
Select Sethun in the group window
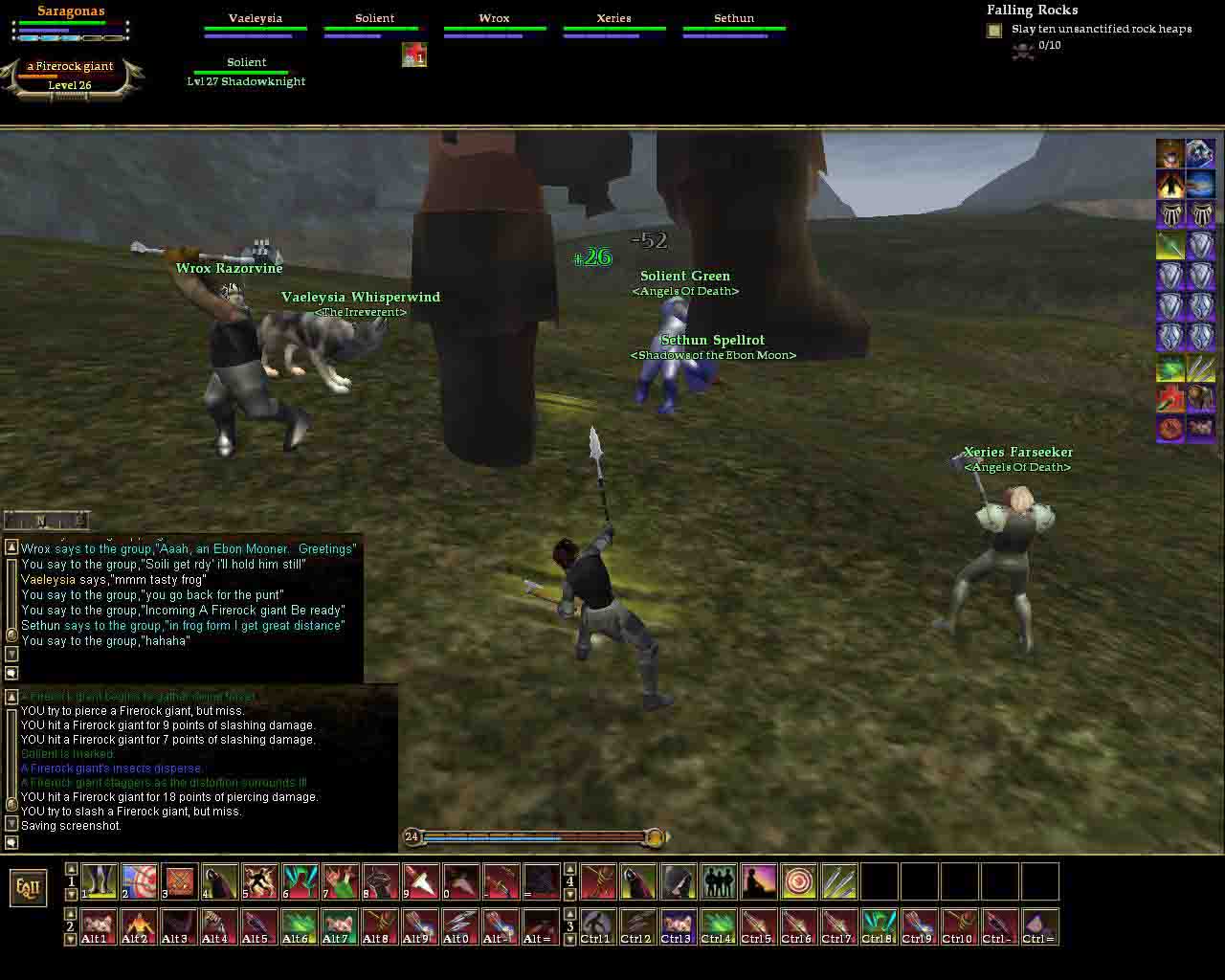coord(734,25)
